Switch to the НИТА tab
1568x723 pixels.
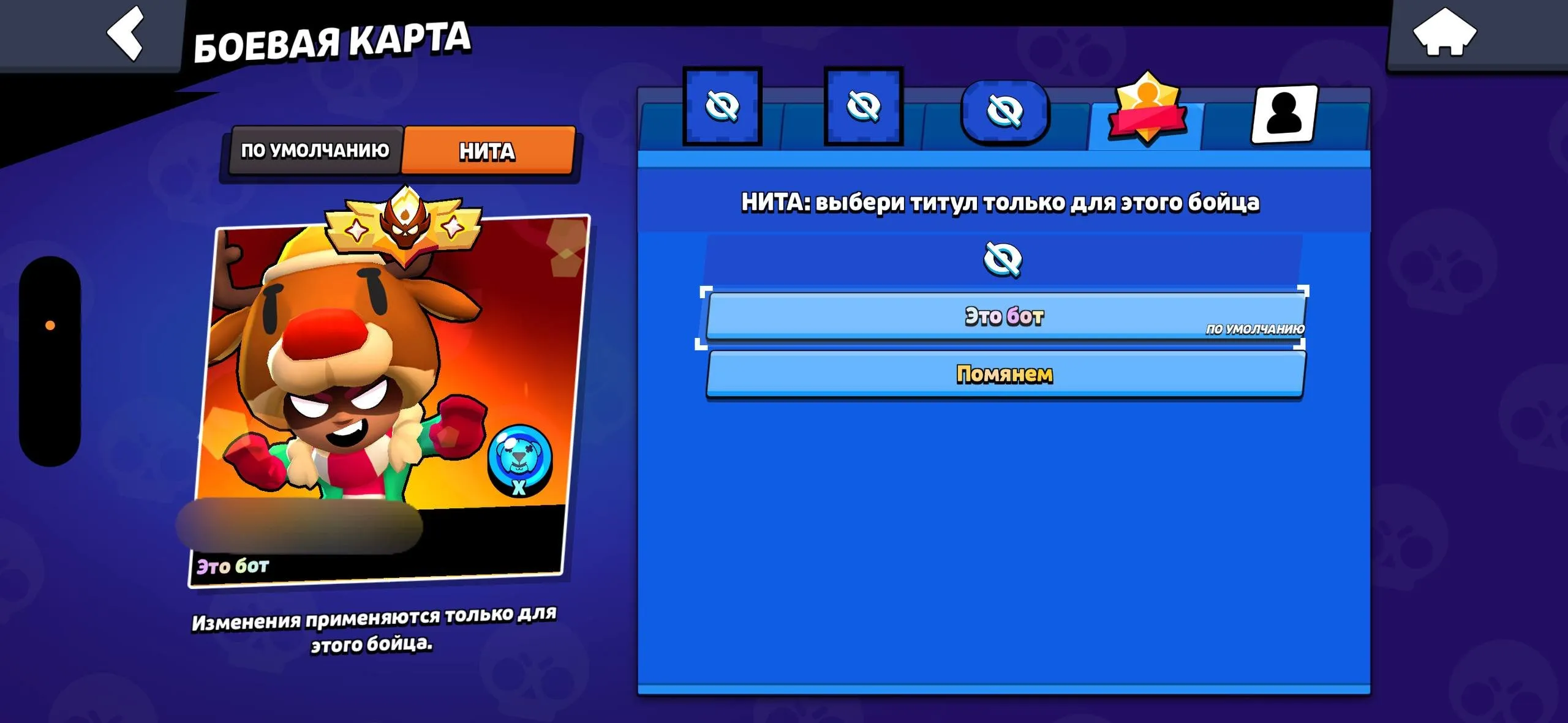click(487, 150)
